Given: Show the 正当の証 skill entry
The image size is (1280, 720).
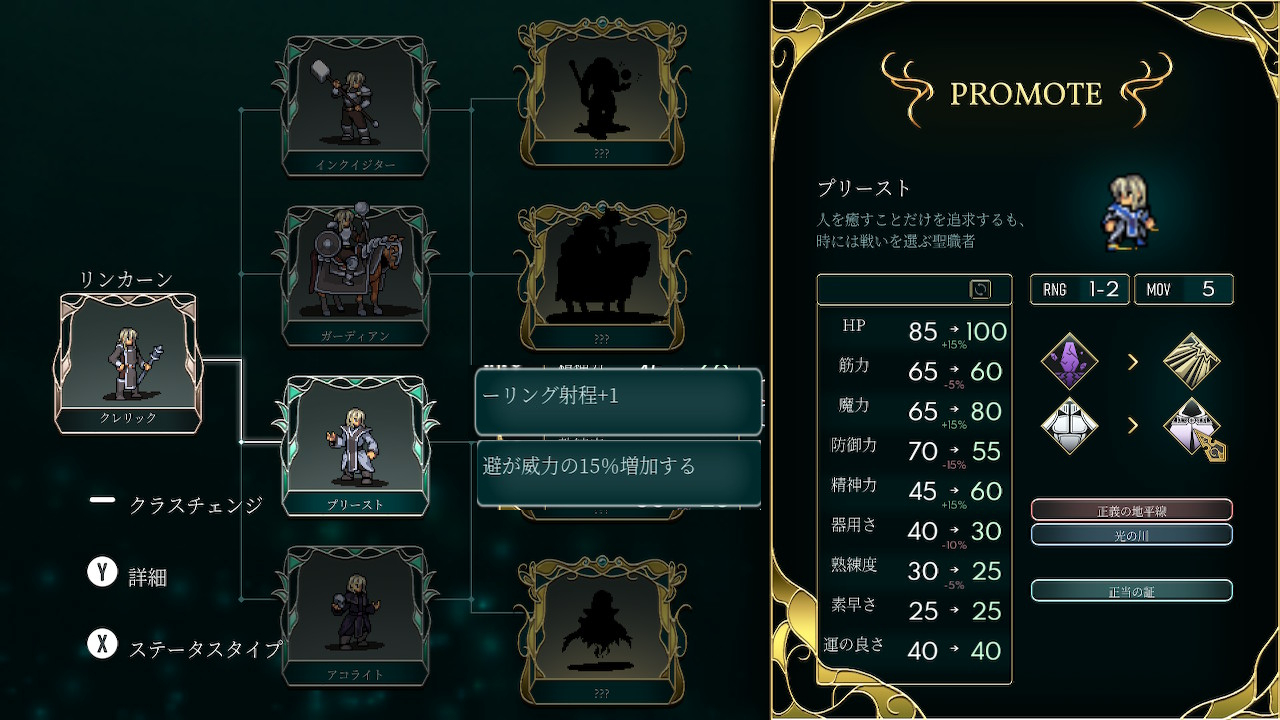Looking at the screenshot, I should pos(1131,591).
